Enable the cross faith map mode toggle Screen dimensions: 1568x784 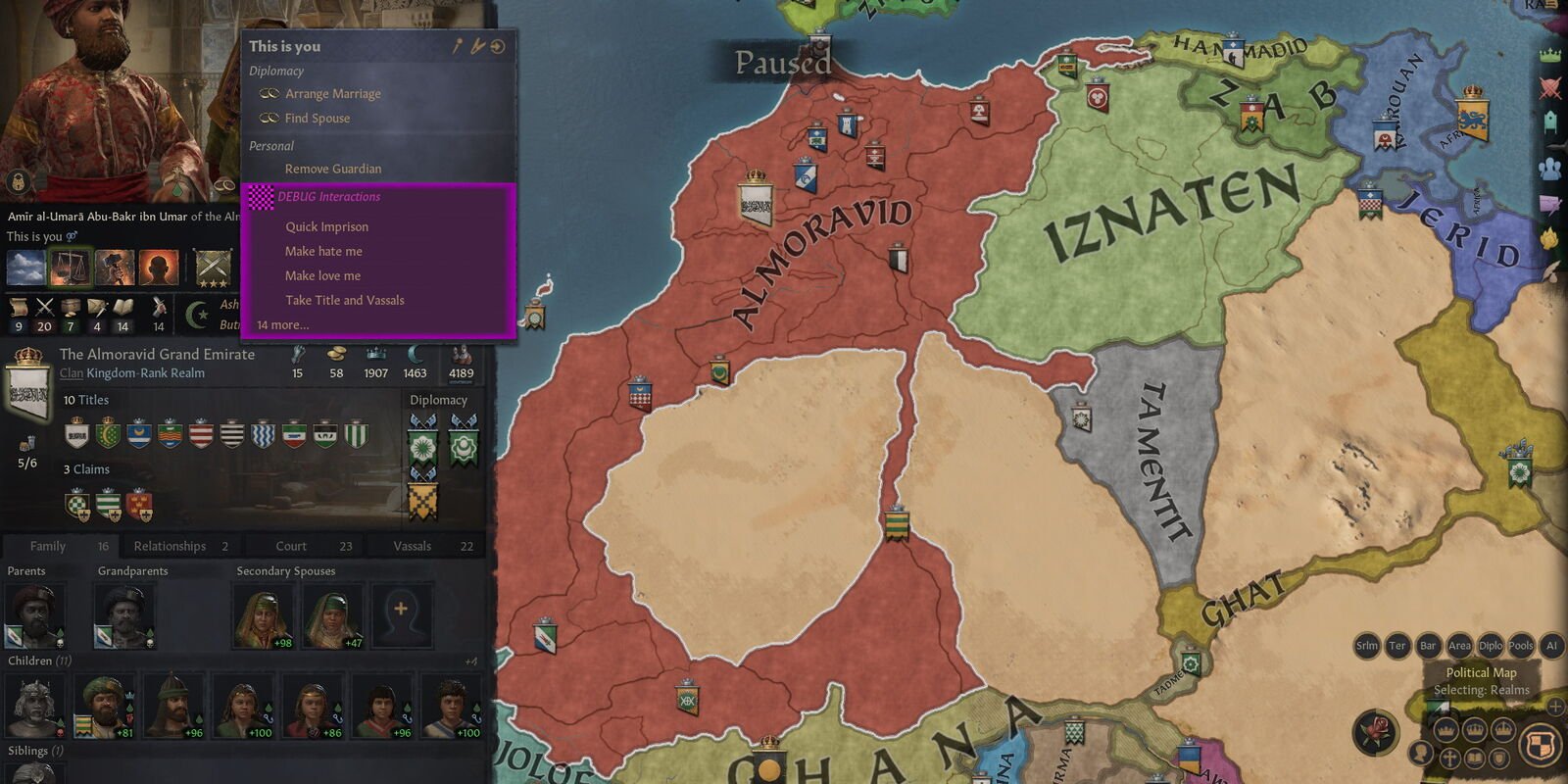click(1448, 757)
